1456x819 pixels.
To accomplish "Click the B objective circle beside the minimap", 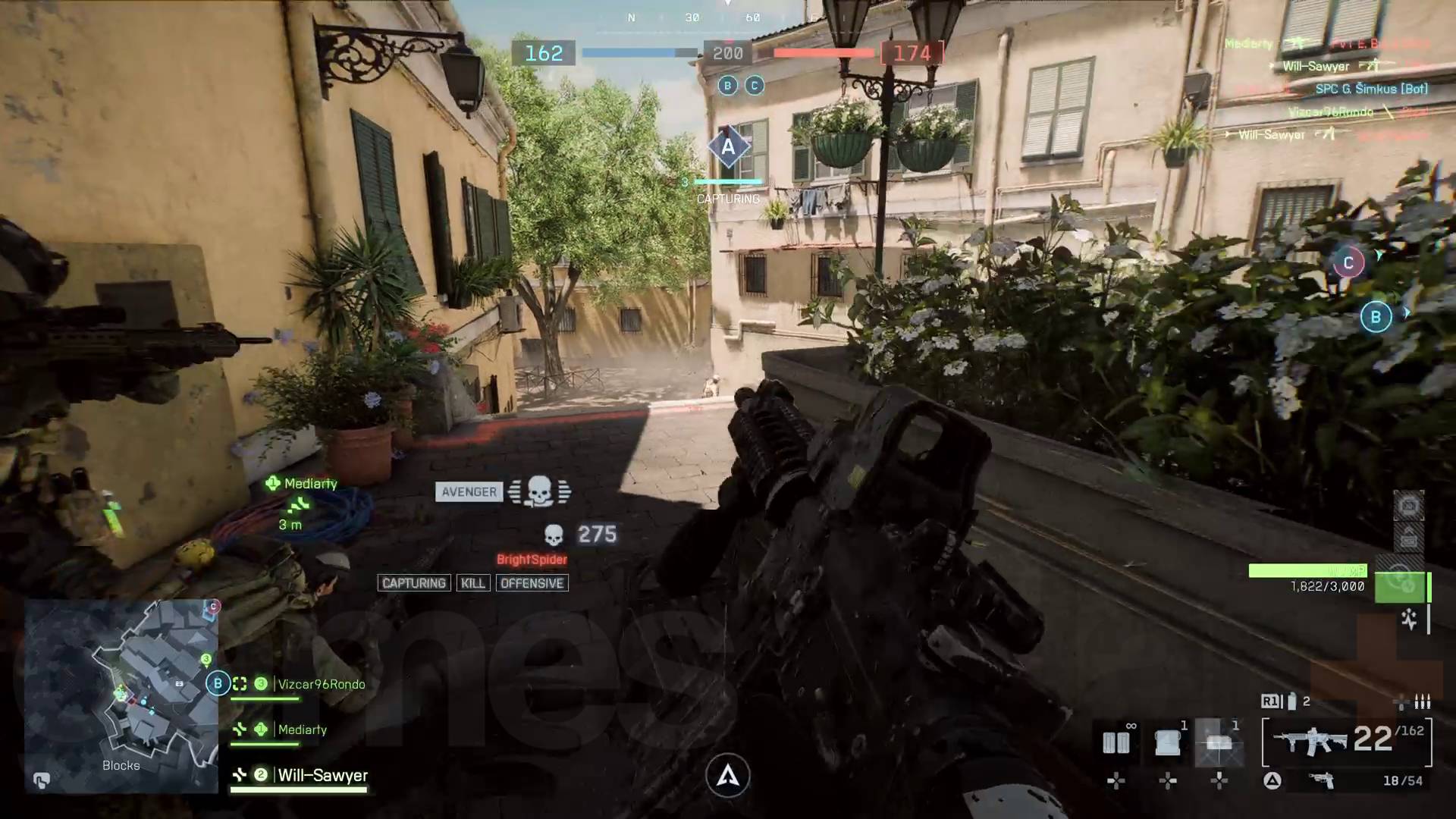I will (218, 682).
